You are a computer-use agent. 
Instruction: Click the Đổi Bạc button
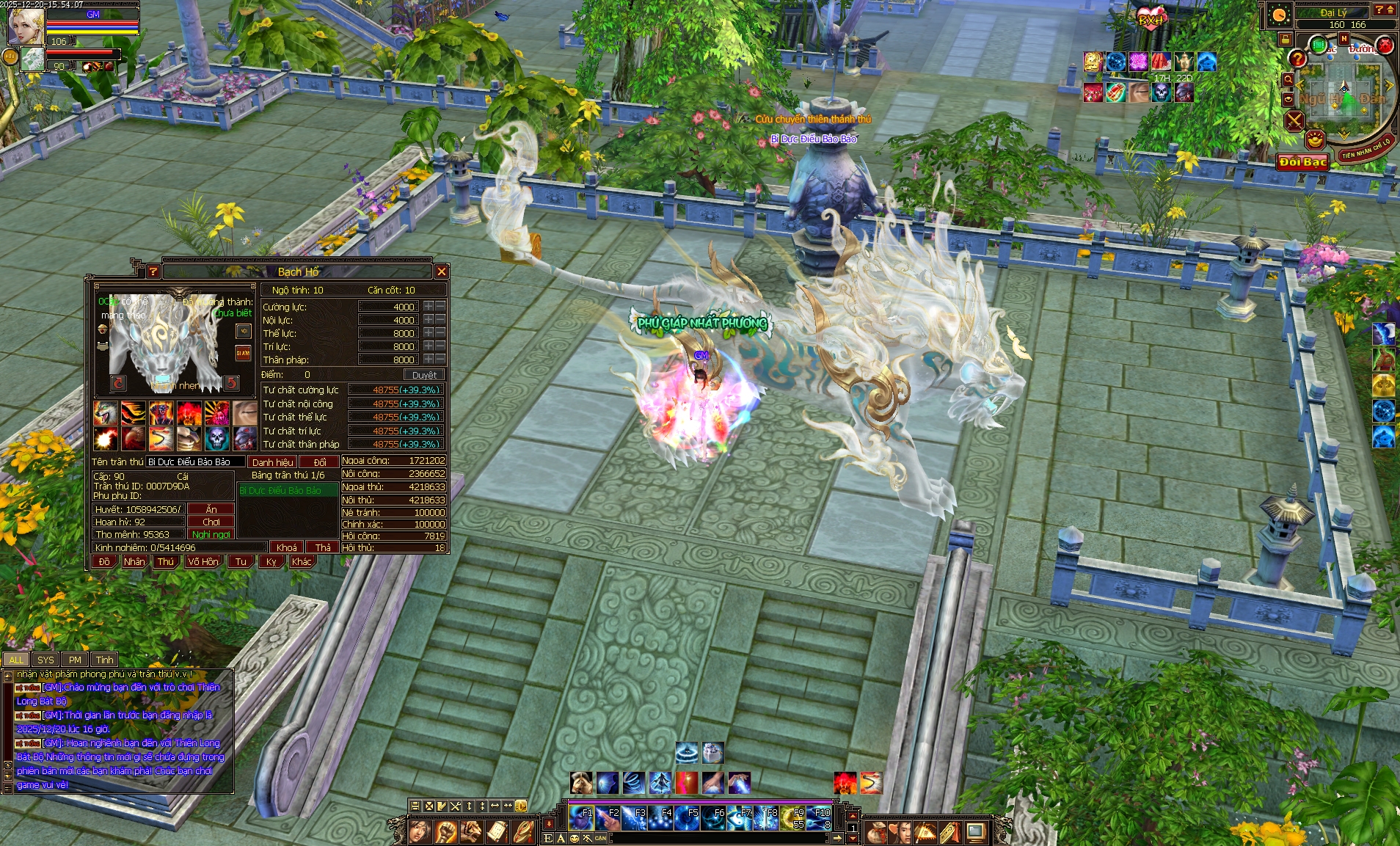coord(1303,162)
